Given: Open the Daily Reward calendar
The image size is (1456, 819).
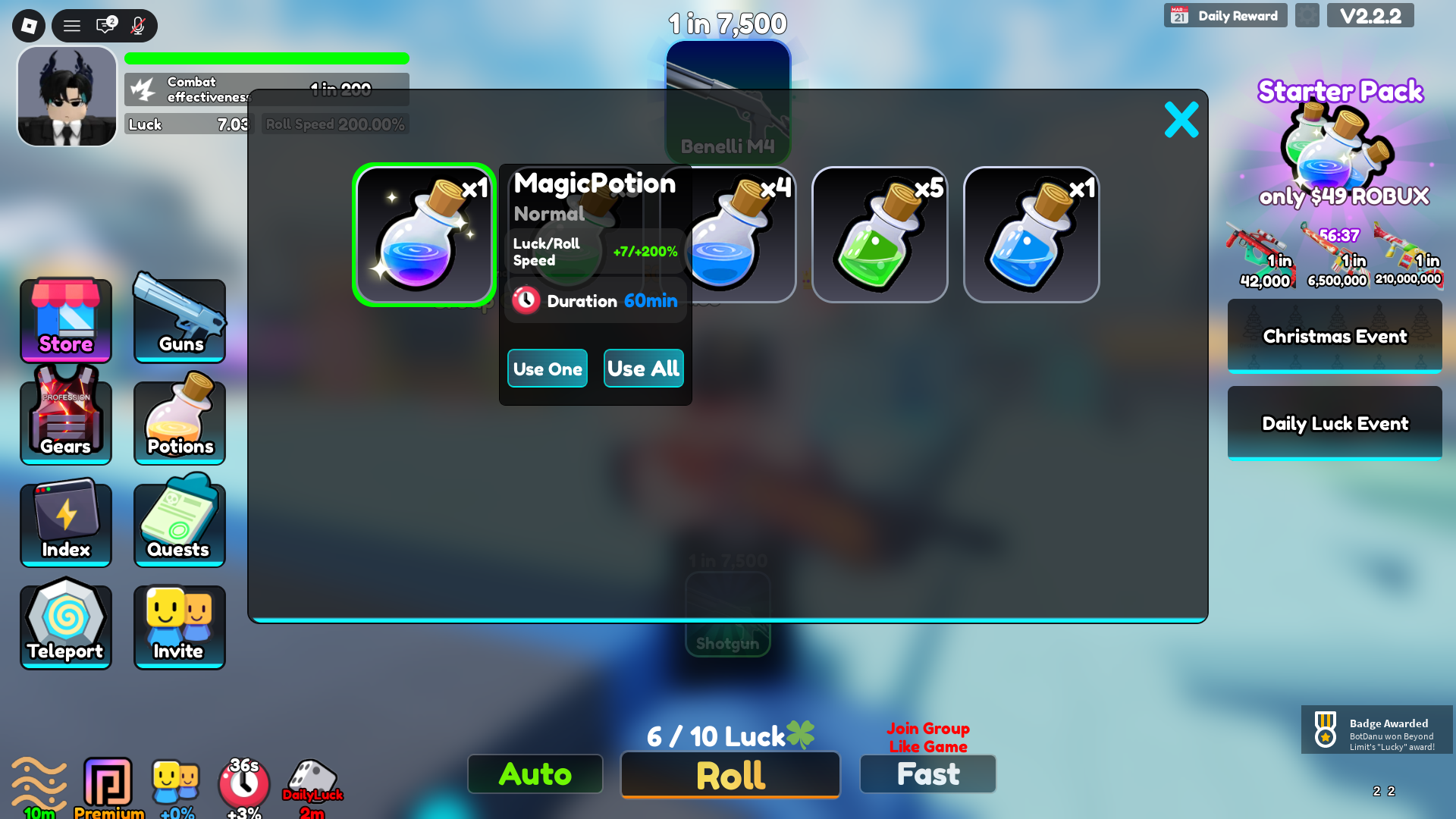Looking at the screenshot, I should [x=1225, y=14].
